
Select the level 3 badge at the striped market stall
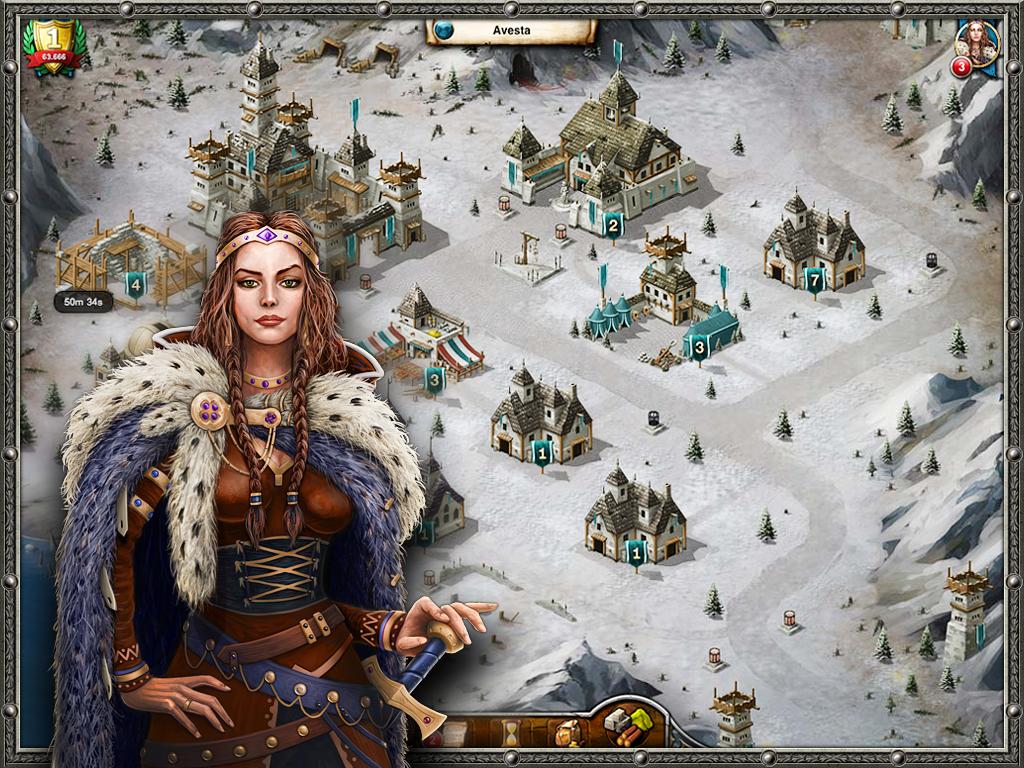point(434,379)
